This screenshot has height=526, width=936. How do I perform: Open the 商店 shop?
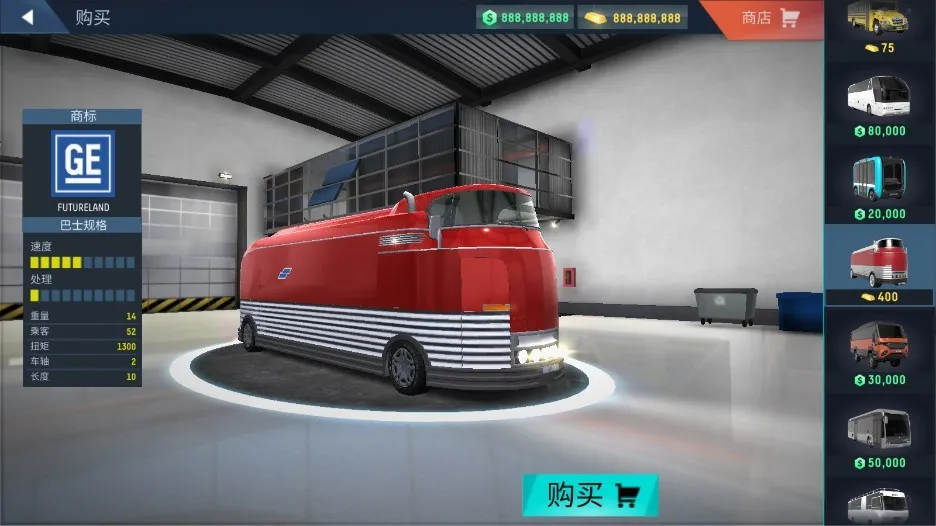click(x=769, y=18)
